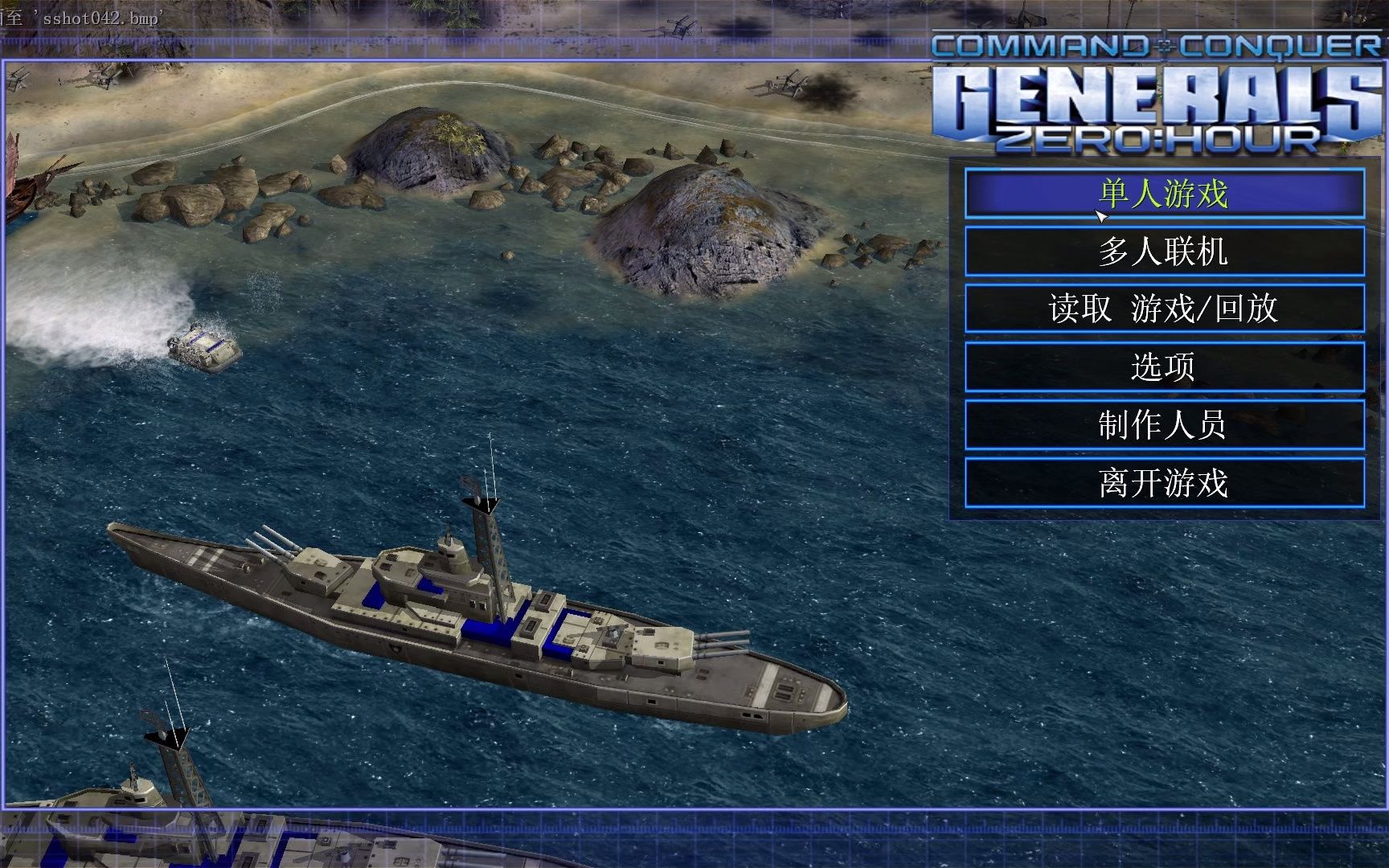The height and width of the screenshot is (868, 1389).
Task: Choose 读取 游戏/回放 load game option
Action: [1164, 309]
